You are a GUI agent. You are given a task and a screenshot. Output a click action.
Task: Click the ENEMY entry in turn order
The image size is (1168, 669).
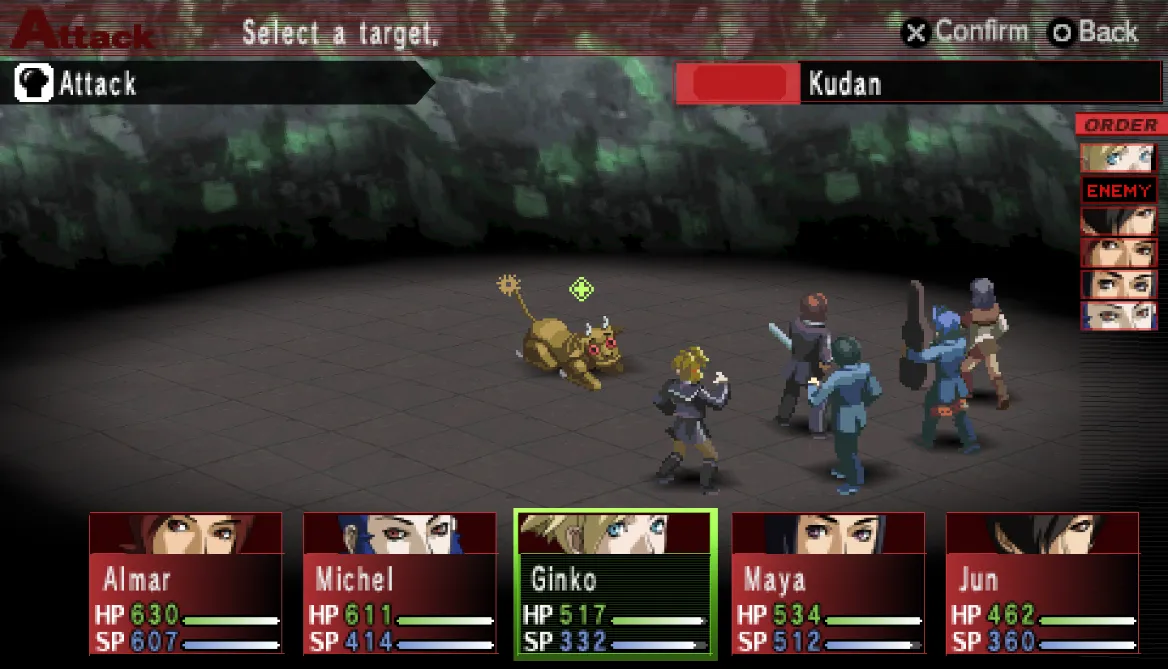[1119, 190]
